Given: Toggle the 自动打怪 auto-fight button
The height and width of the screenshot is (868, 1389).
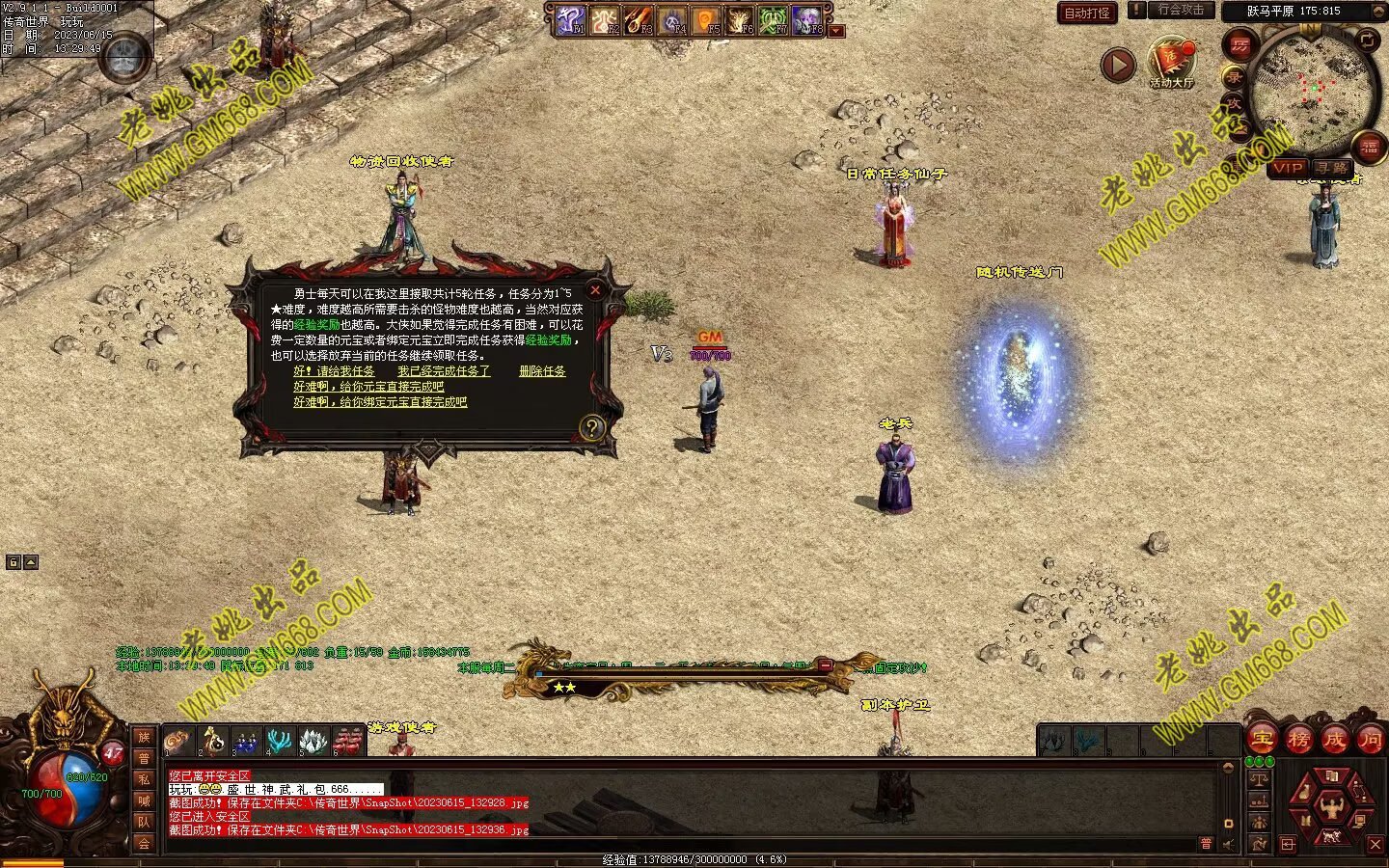Looking at the screenshot, I should tap(1087, 13).
